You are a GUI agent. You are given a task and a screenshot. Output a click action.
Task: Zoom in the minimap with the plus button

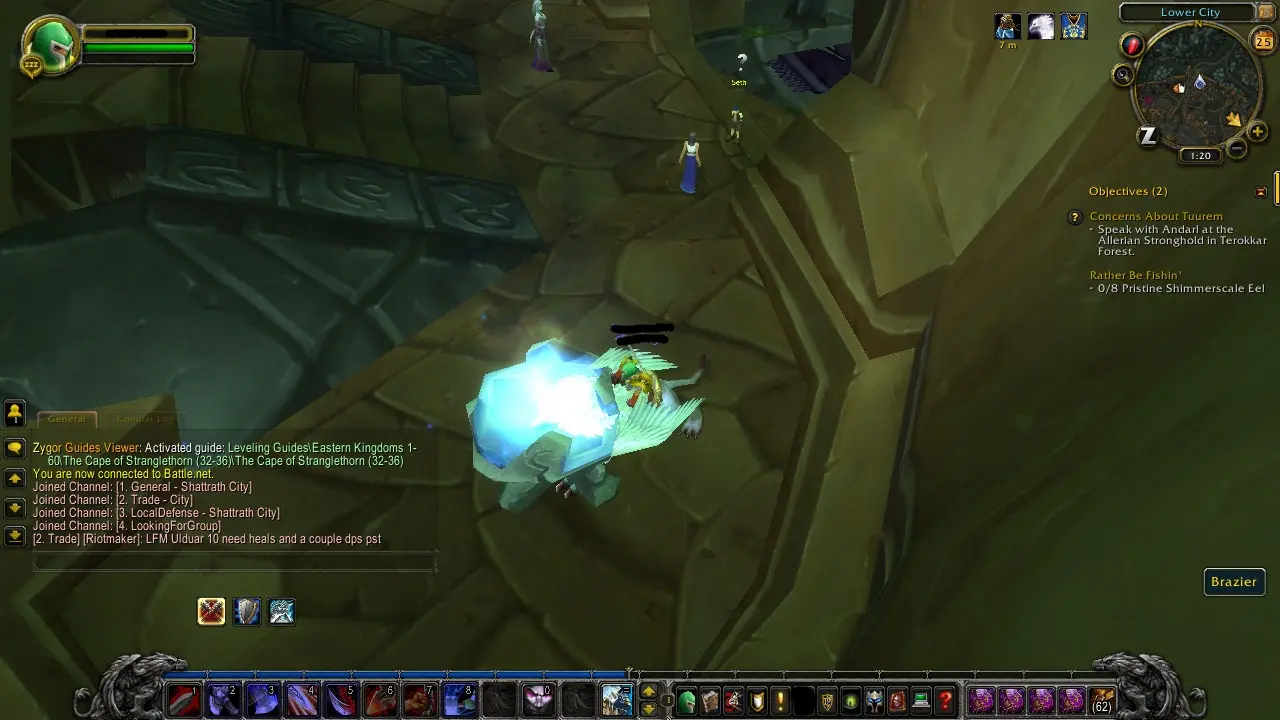coord(1257,132)
